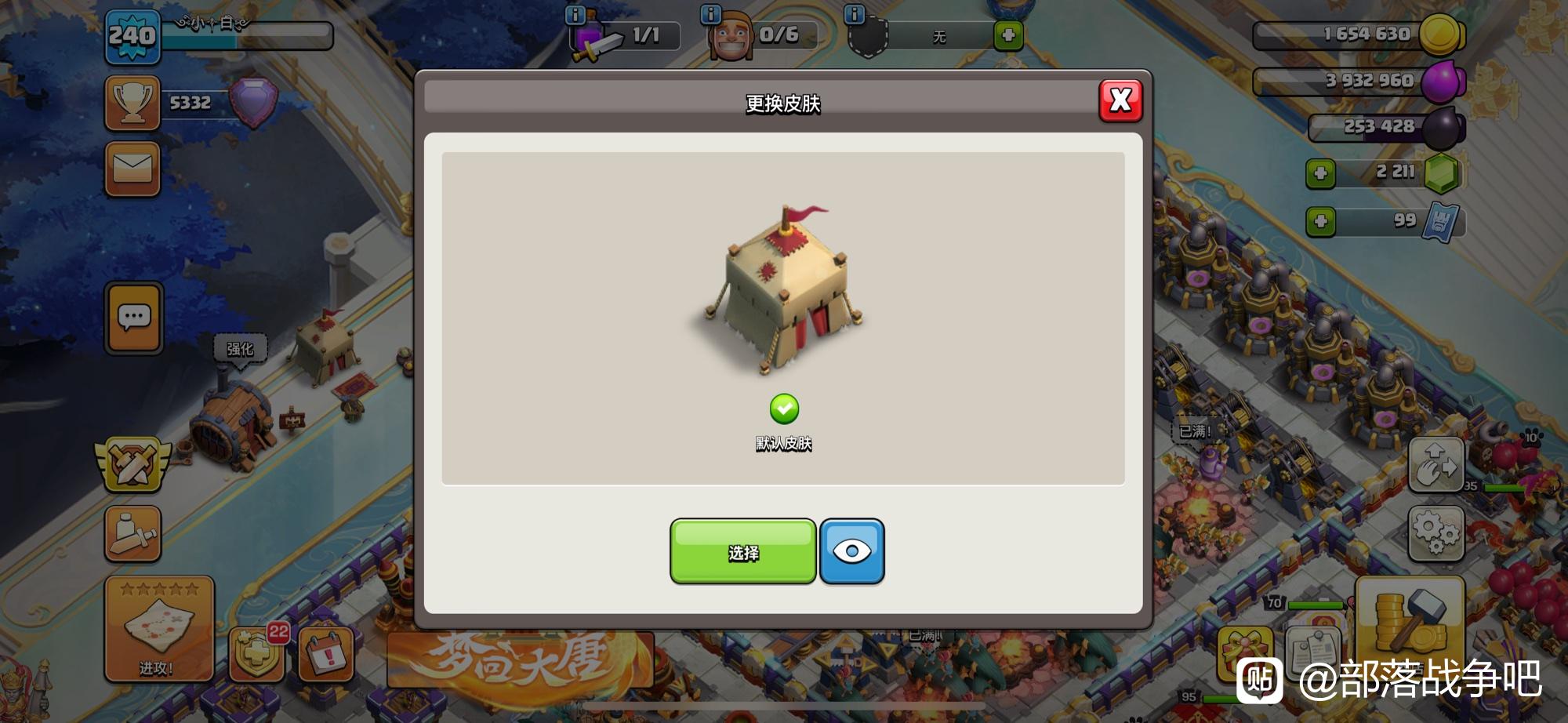Open the crossed swords winged badge

coord(132,464)
